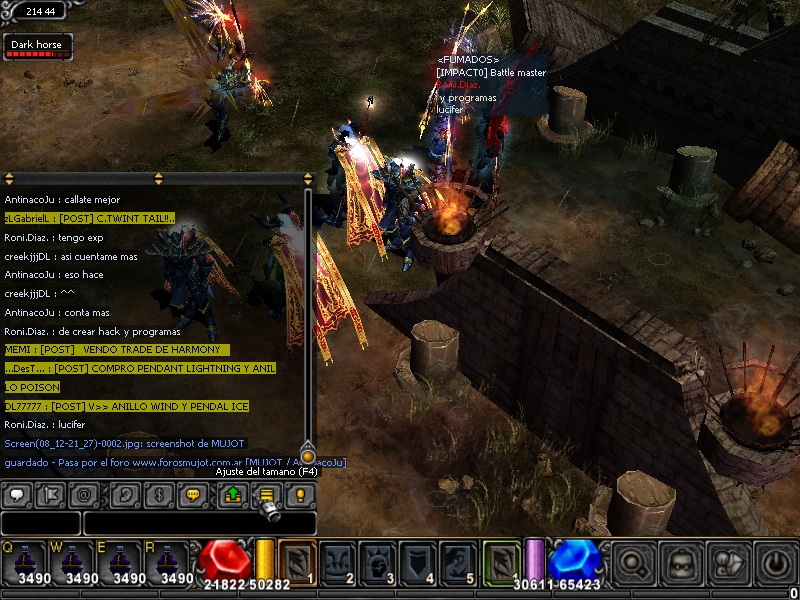Image resolution: width=800 pixels, height=600 pixels.
Task: Activate skill slot number 4
Action: tap(419, 562)
